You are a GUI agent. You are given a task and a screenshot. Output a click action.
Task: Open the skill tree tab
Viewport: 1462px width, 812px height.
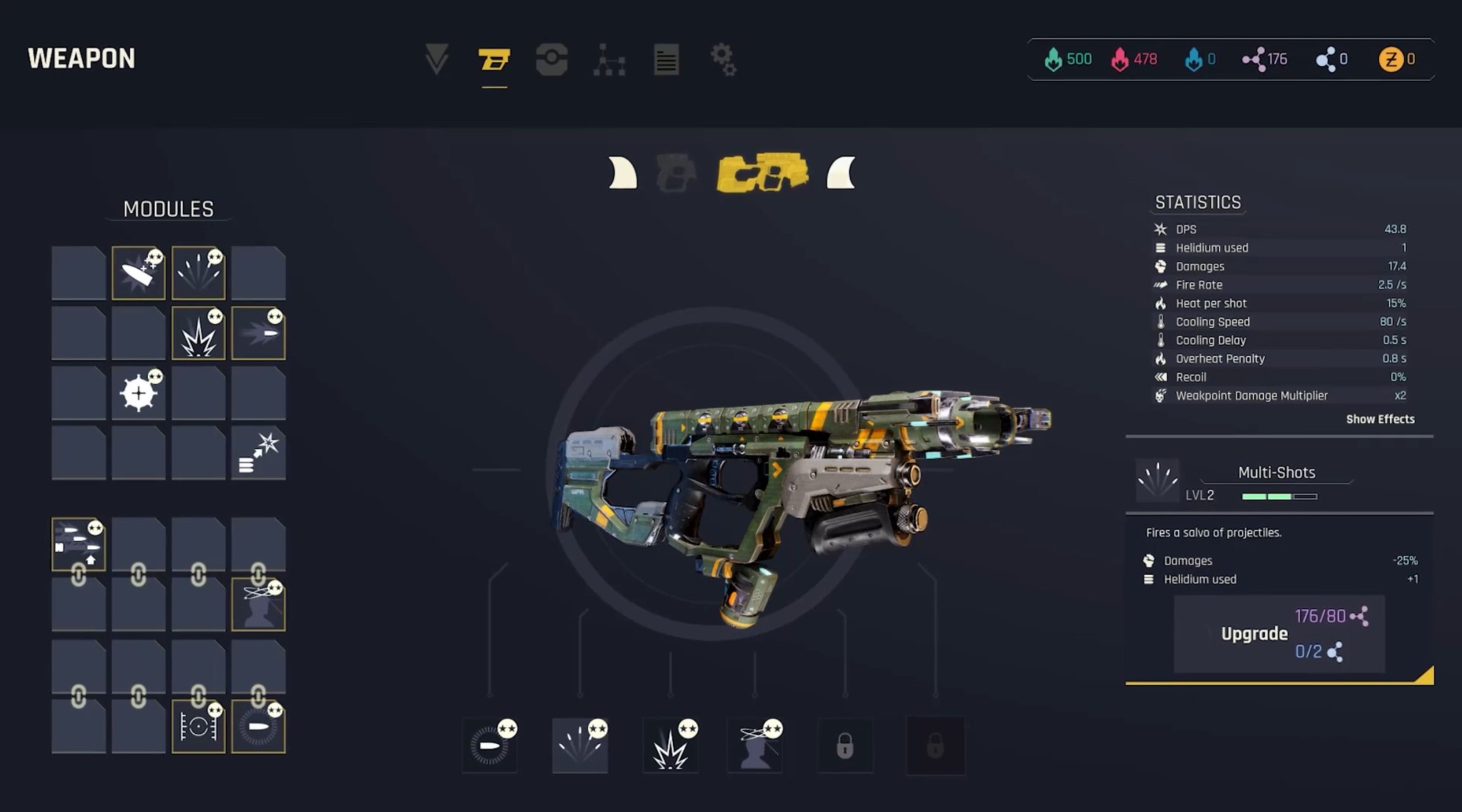(609, 59)
